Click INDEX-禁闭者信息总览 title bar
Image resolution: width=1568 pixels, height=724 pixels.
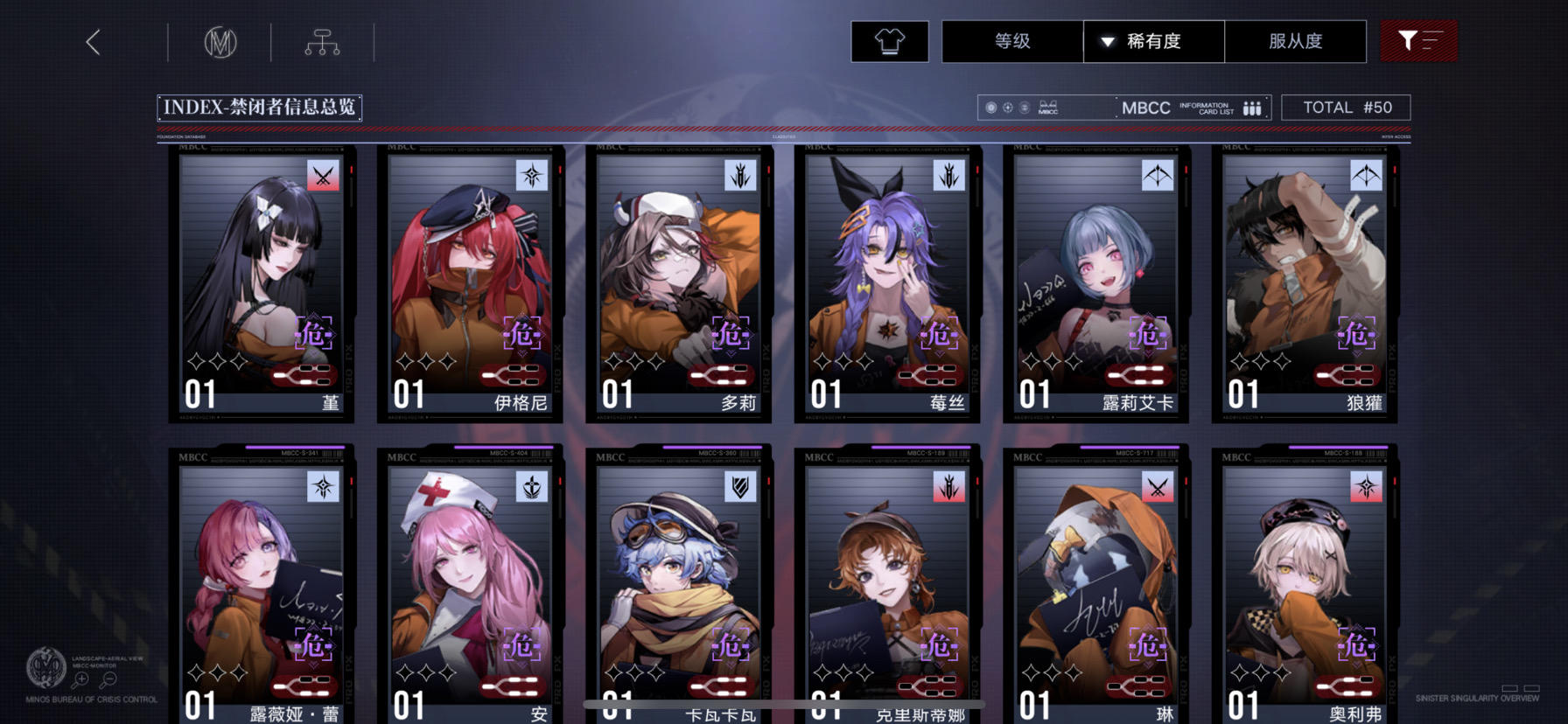(x=260, y=107)
